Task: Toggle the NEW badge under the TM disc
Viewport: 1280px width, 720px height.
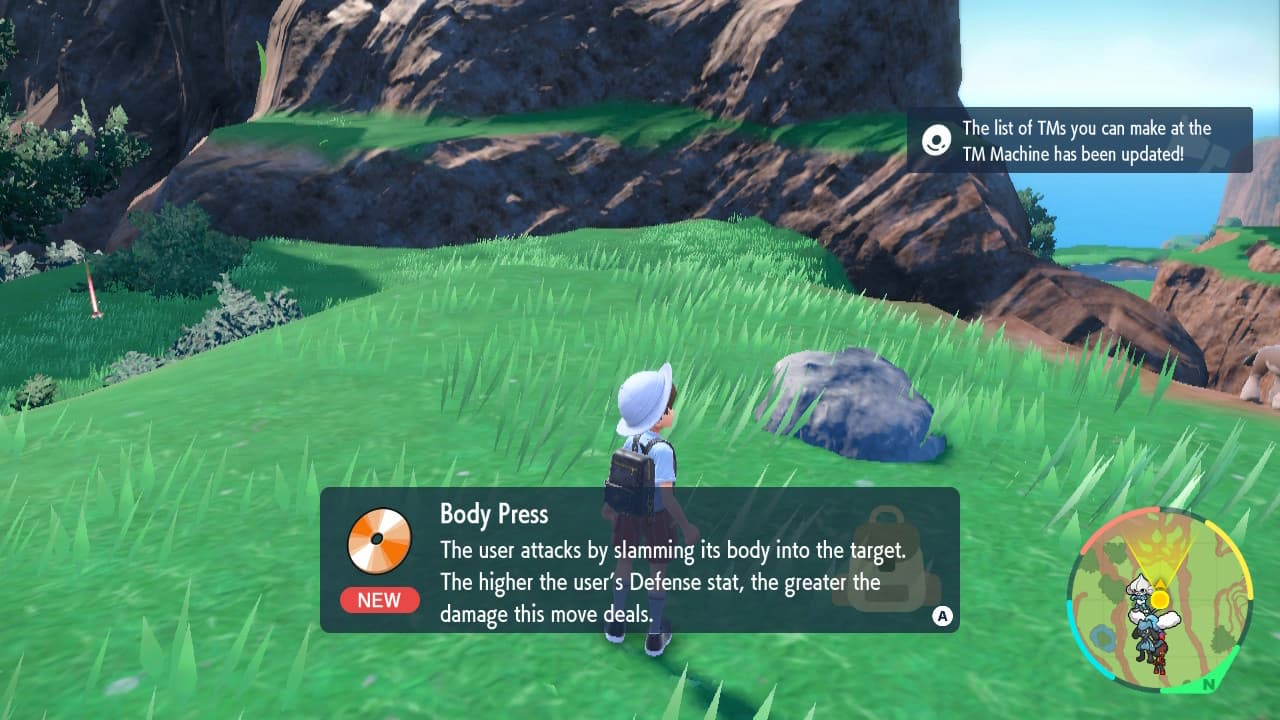Action: [x=379, y=600]
